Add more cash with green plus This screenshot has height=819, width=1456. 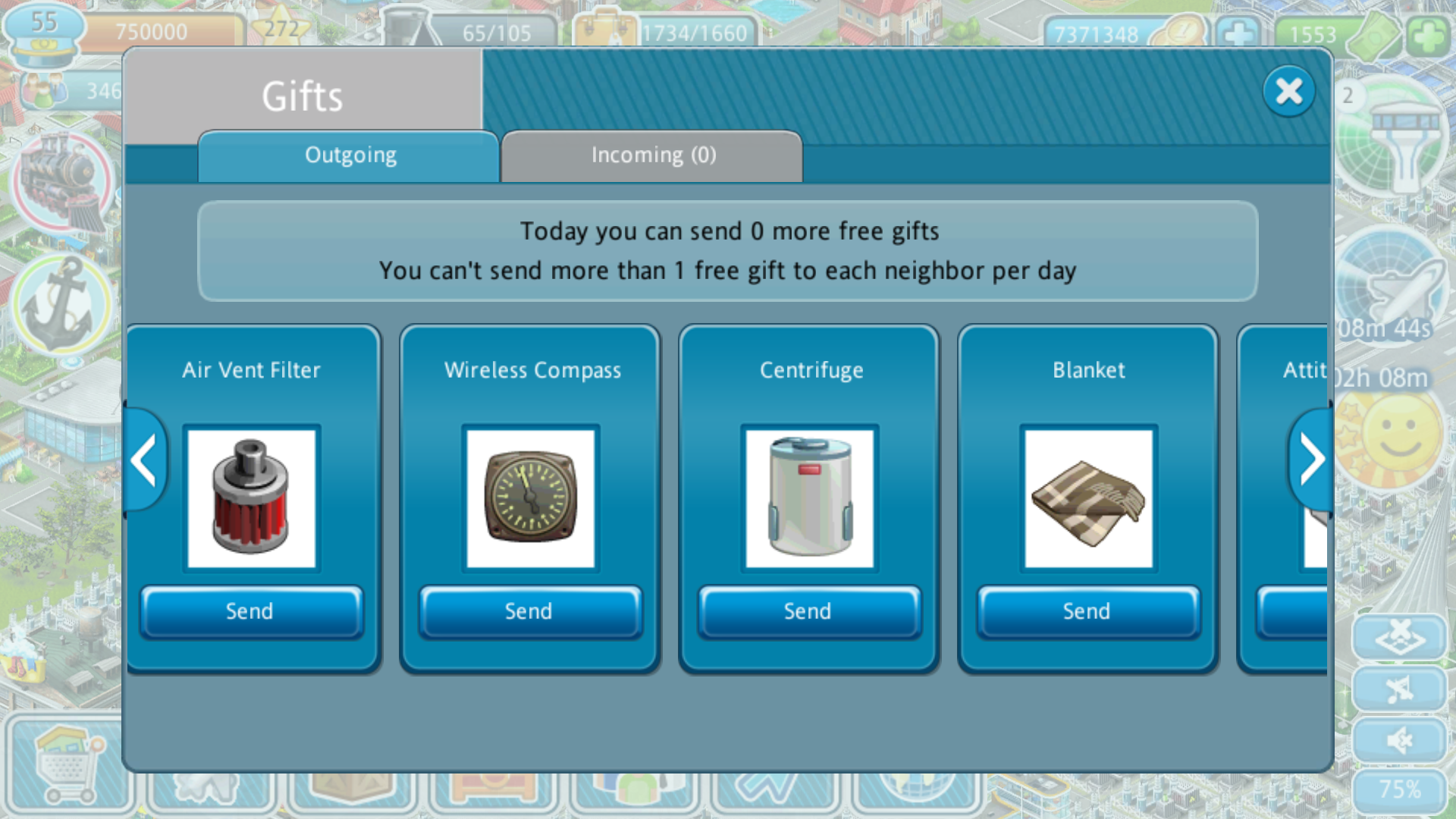[x=1428, y=35]
